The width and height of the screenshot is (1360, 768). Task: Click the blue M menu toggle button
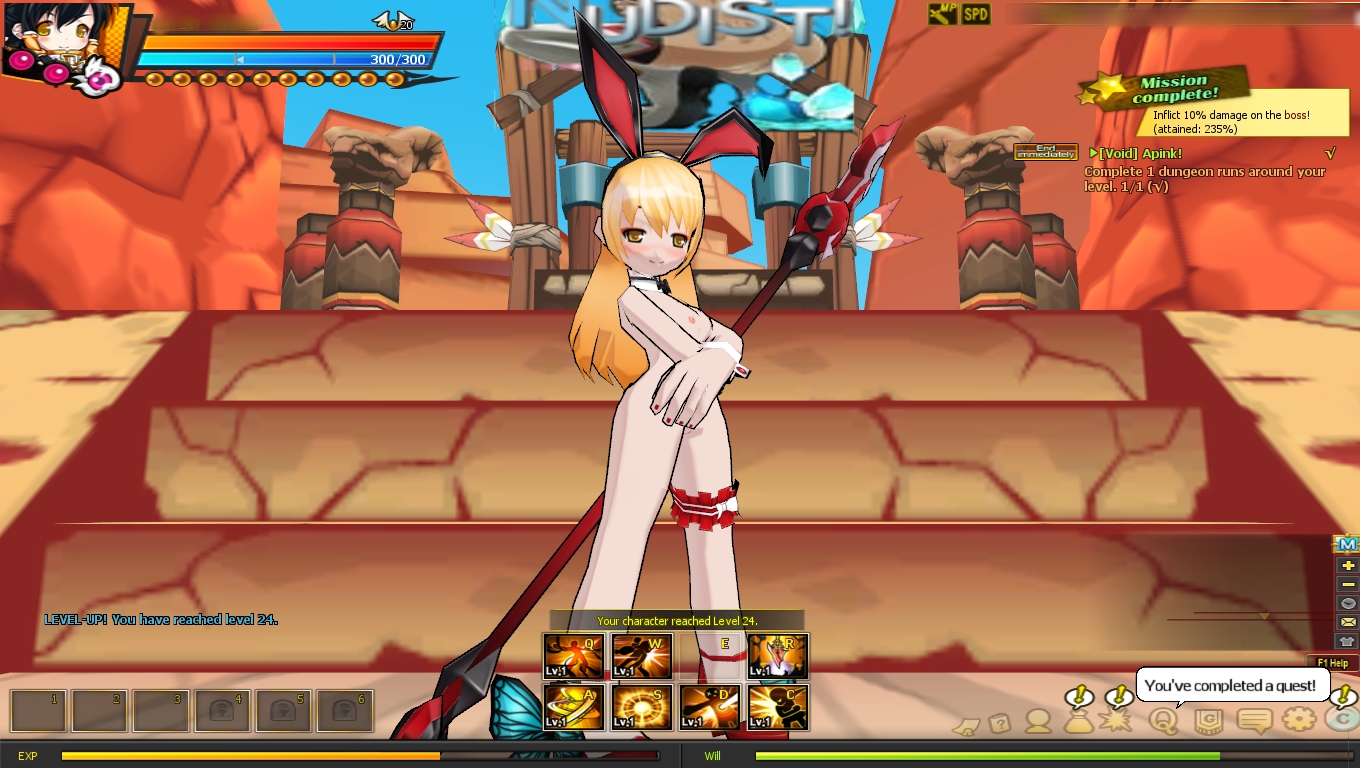click(1347, 544)
